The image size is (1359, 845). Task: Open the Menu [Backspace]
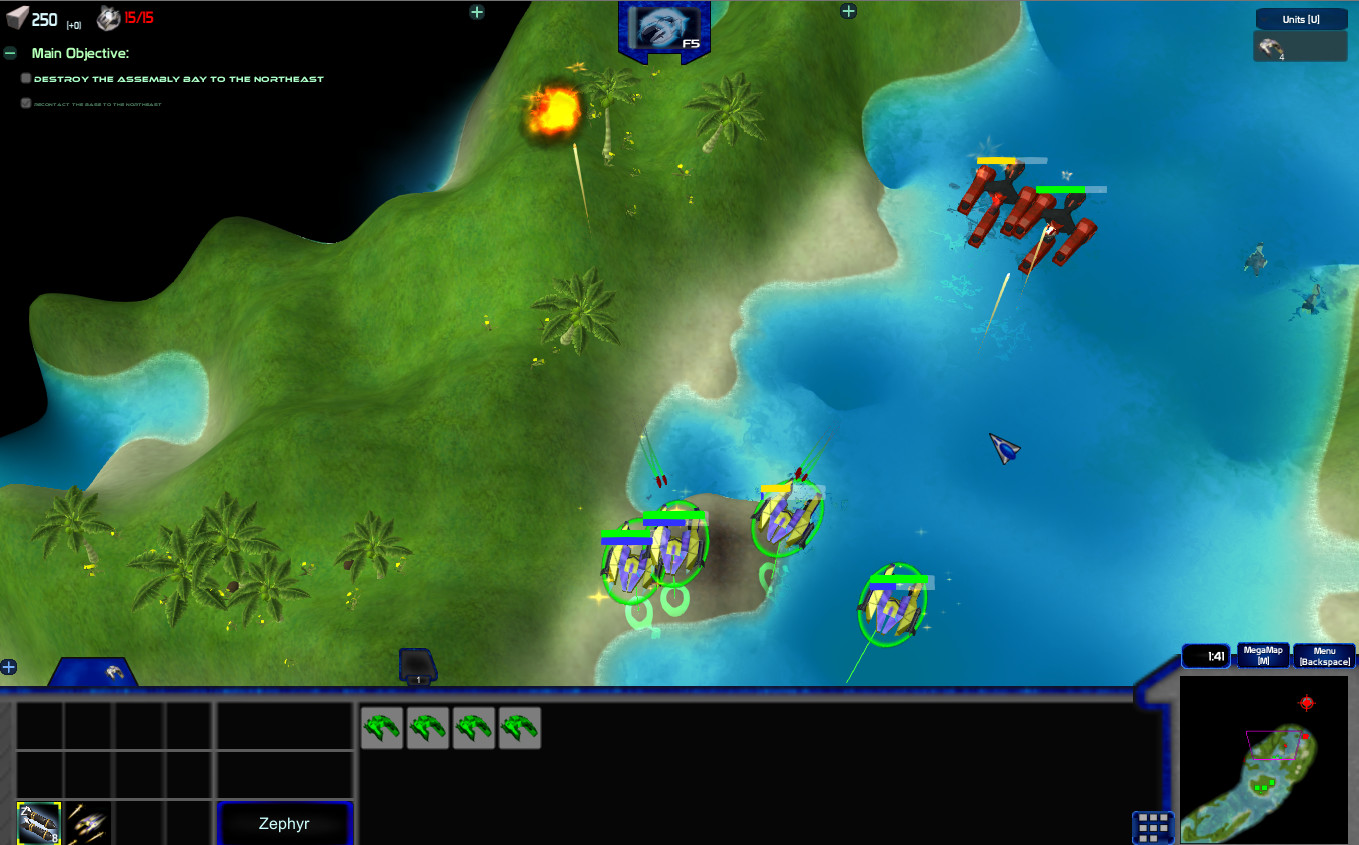pyautogui.click(x=1323, y=654)
